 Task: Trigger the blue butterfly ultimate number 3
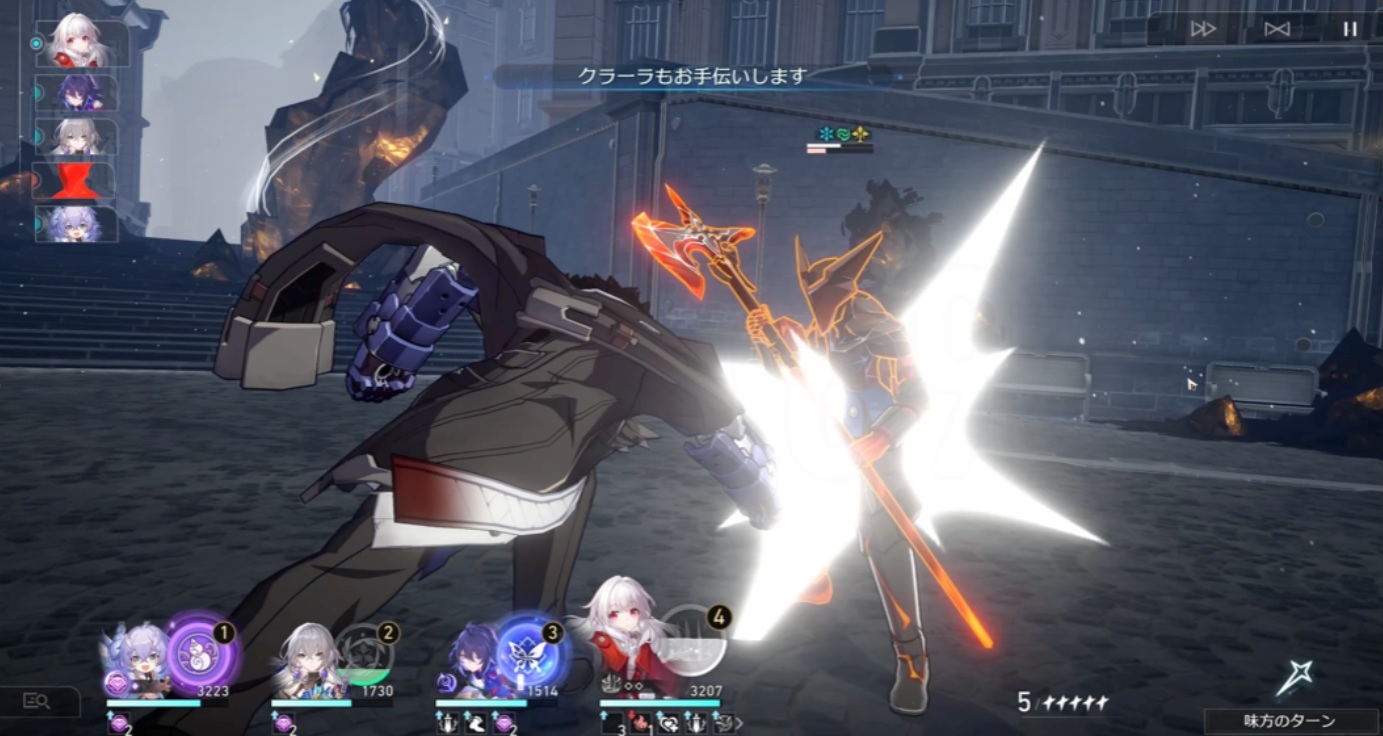pos(530,654)
